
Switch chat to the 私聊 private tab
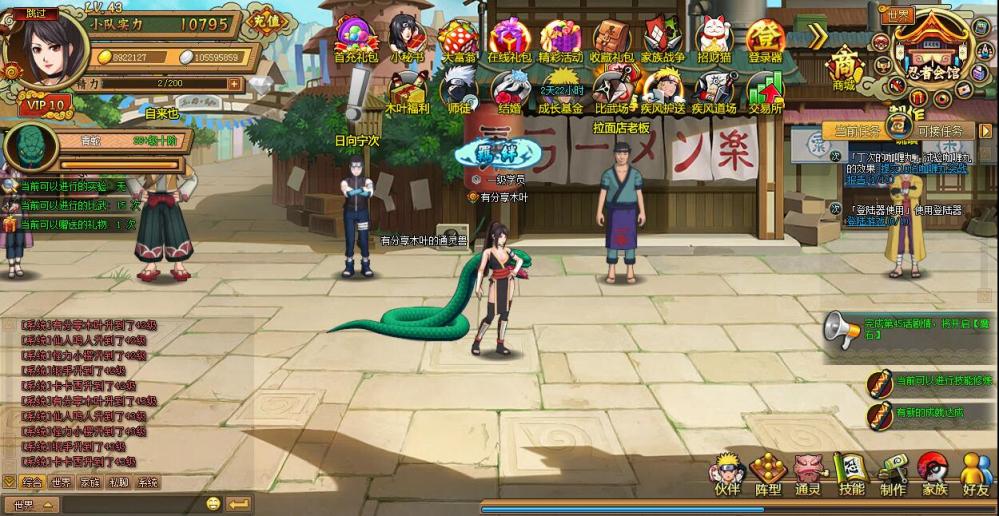(118, 482)
